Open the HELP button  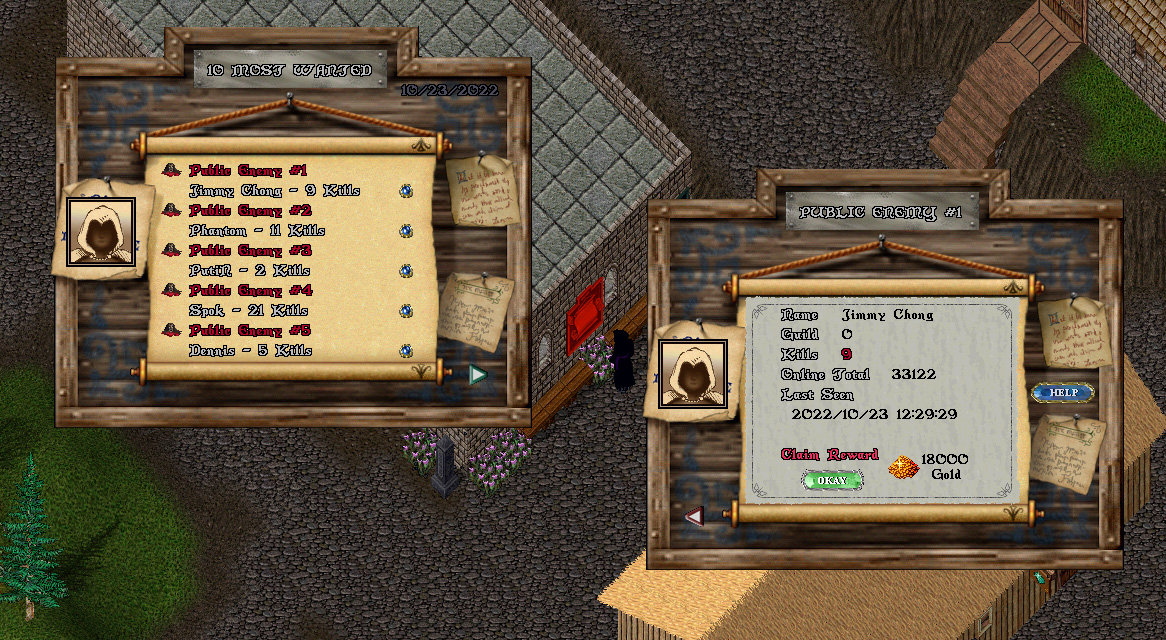pyautogui.click(x=1063, y=393)
